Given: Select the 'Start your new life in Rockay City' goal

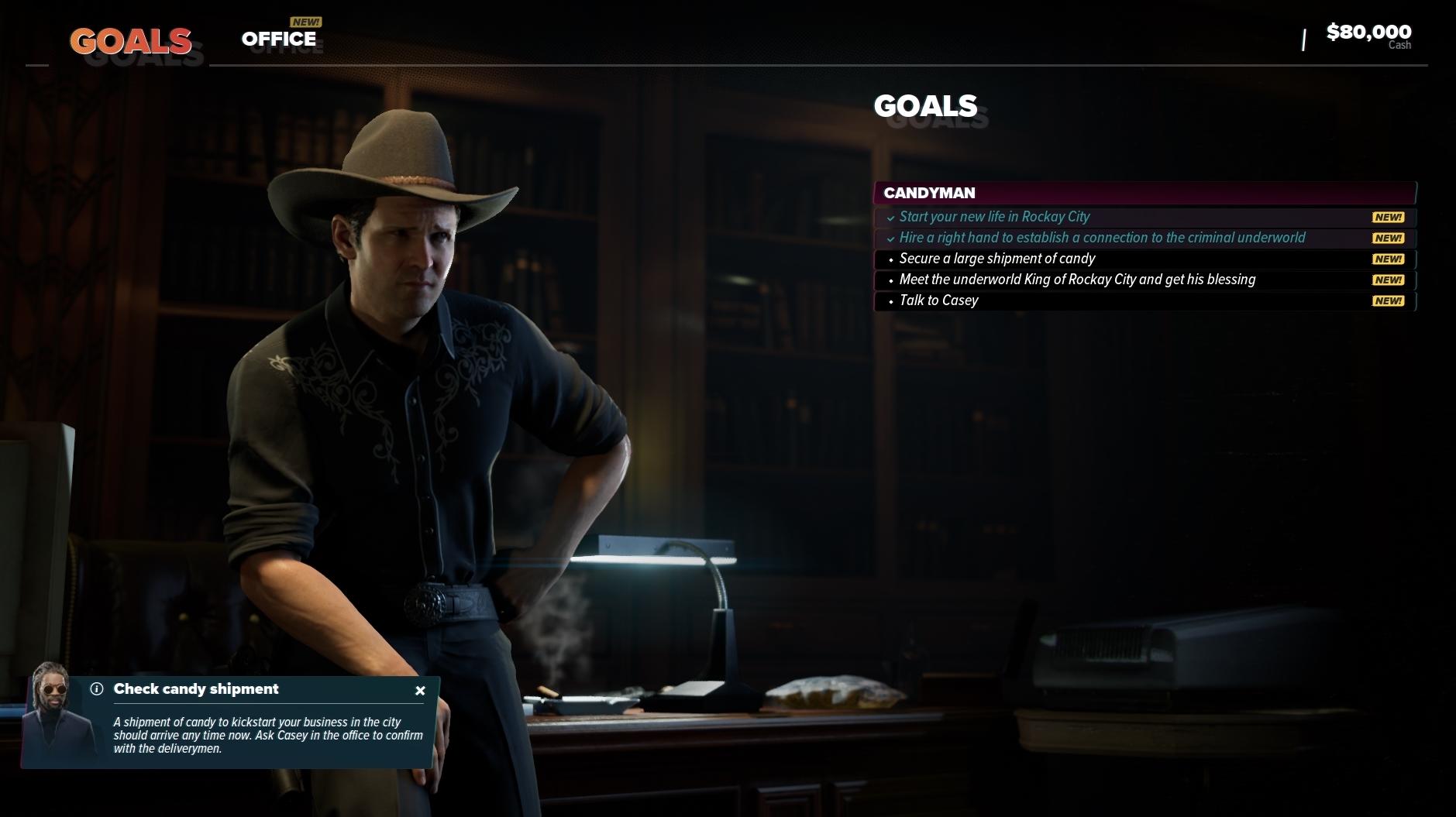Looking at the screenshot, I should (994, 217).
